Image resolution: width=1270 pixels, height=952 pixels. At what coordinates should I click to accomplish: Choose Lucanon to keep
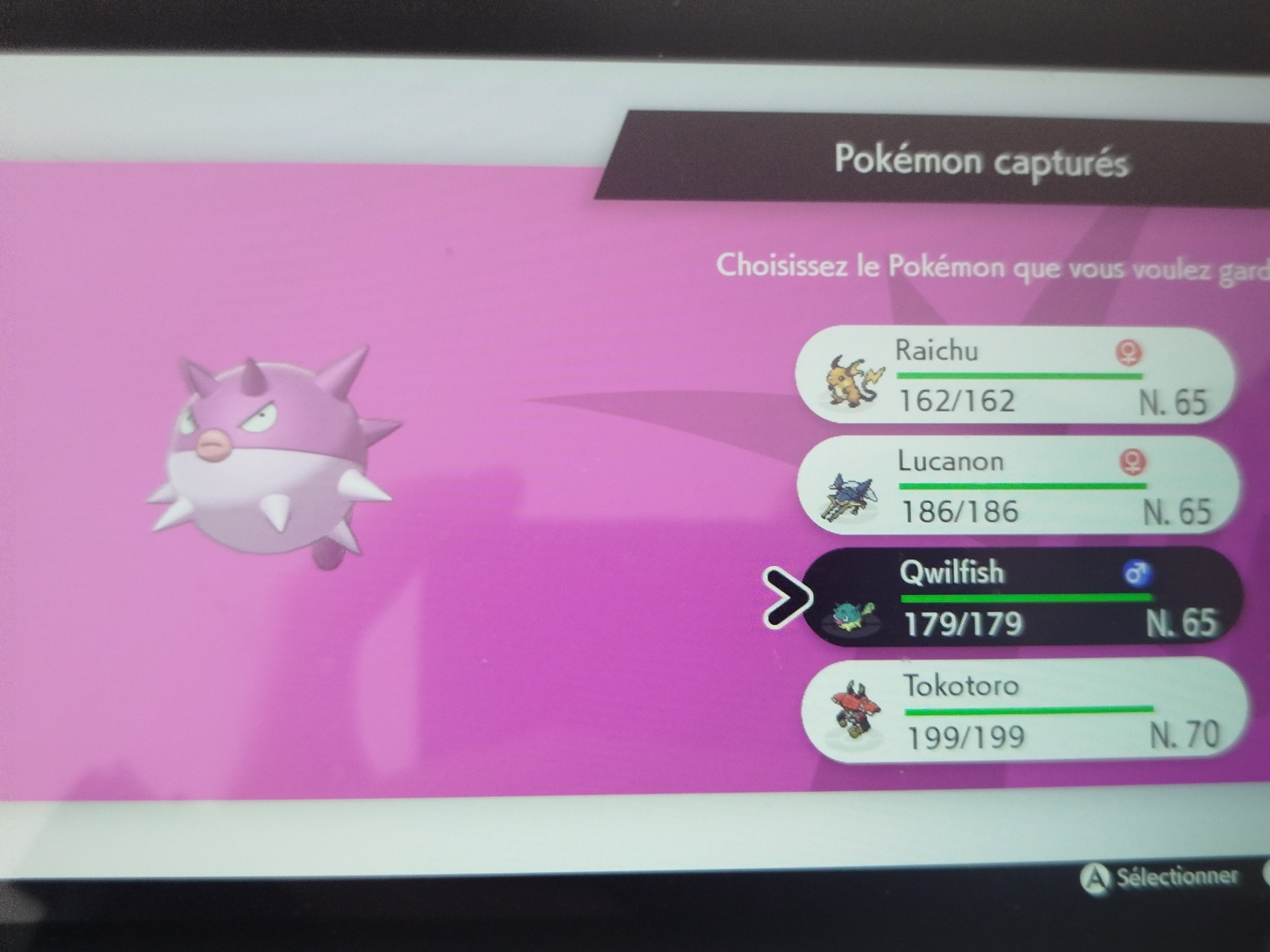[1017, 486]
